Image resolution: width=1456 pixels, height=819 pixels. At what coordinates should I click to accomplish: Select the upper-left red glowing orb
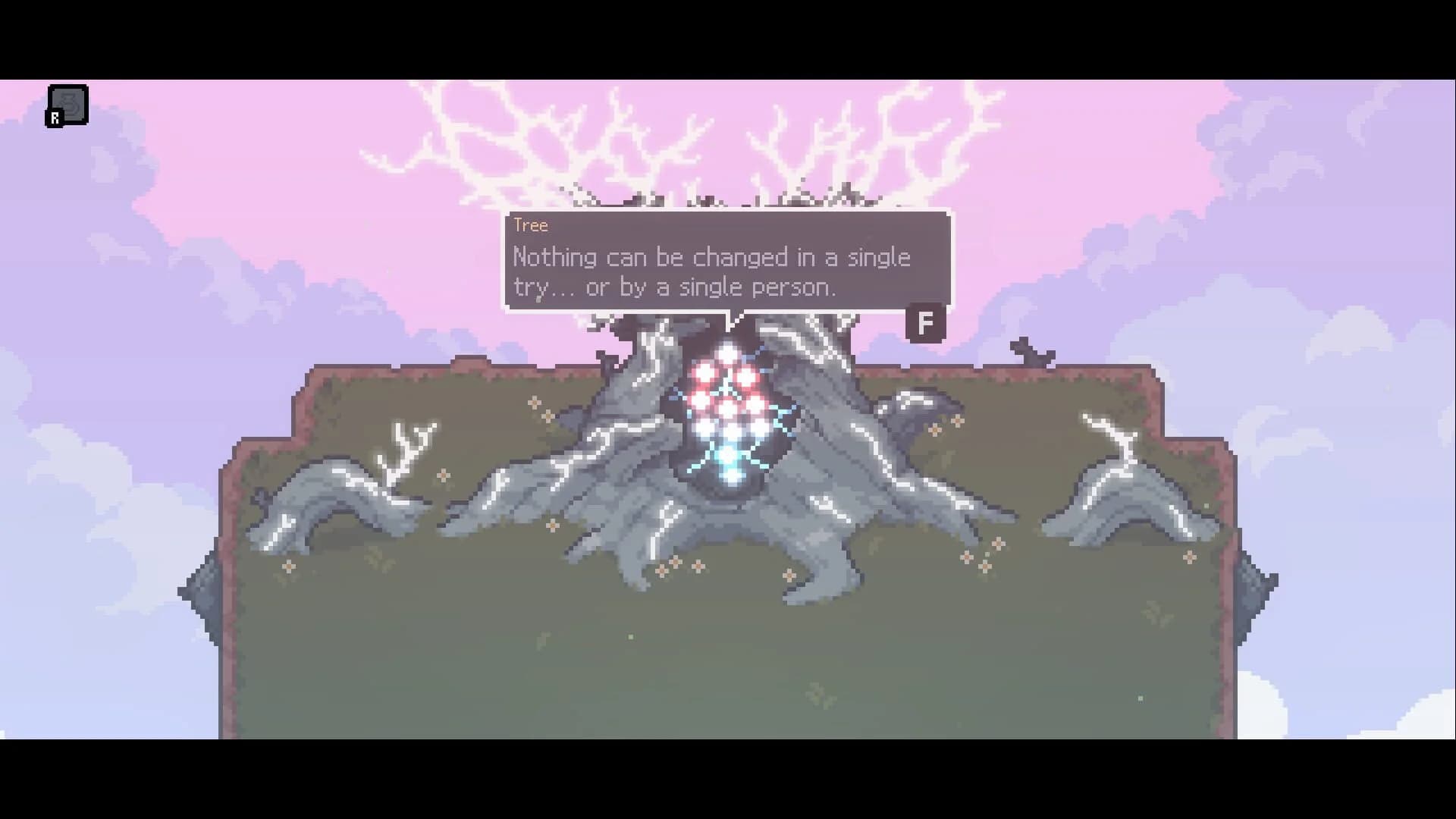point(703,373)
